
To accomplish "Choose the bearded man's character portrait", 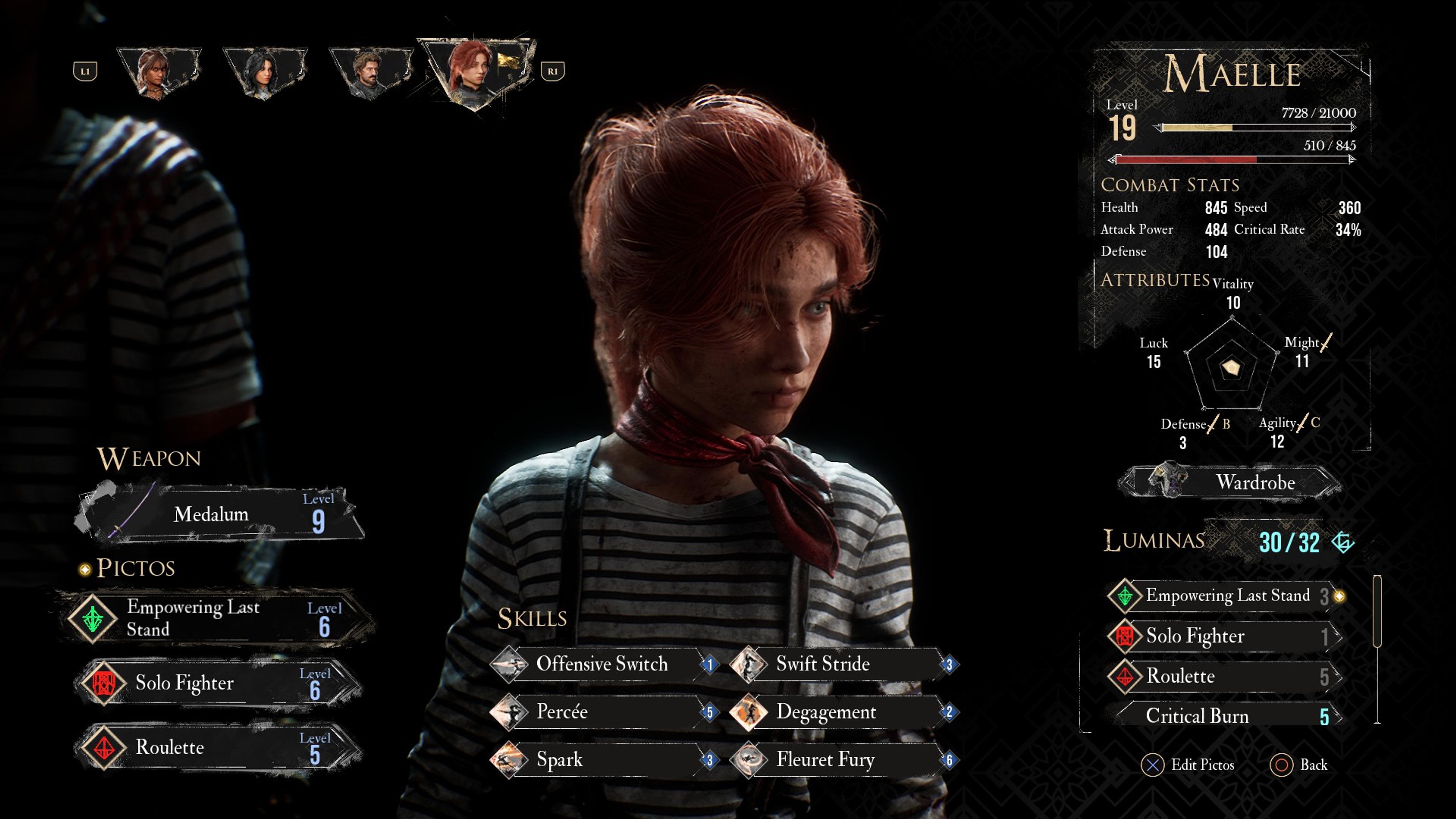I will pos(370,72).
